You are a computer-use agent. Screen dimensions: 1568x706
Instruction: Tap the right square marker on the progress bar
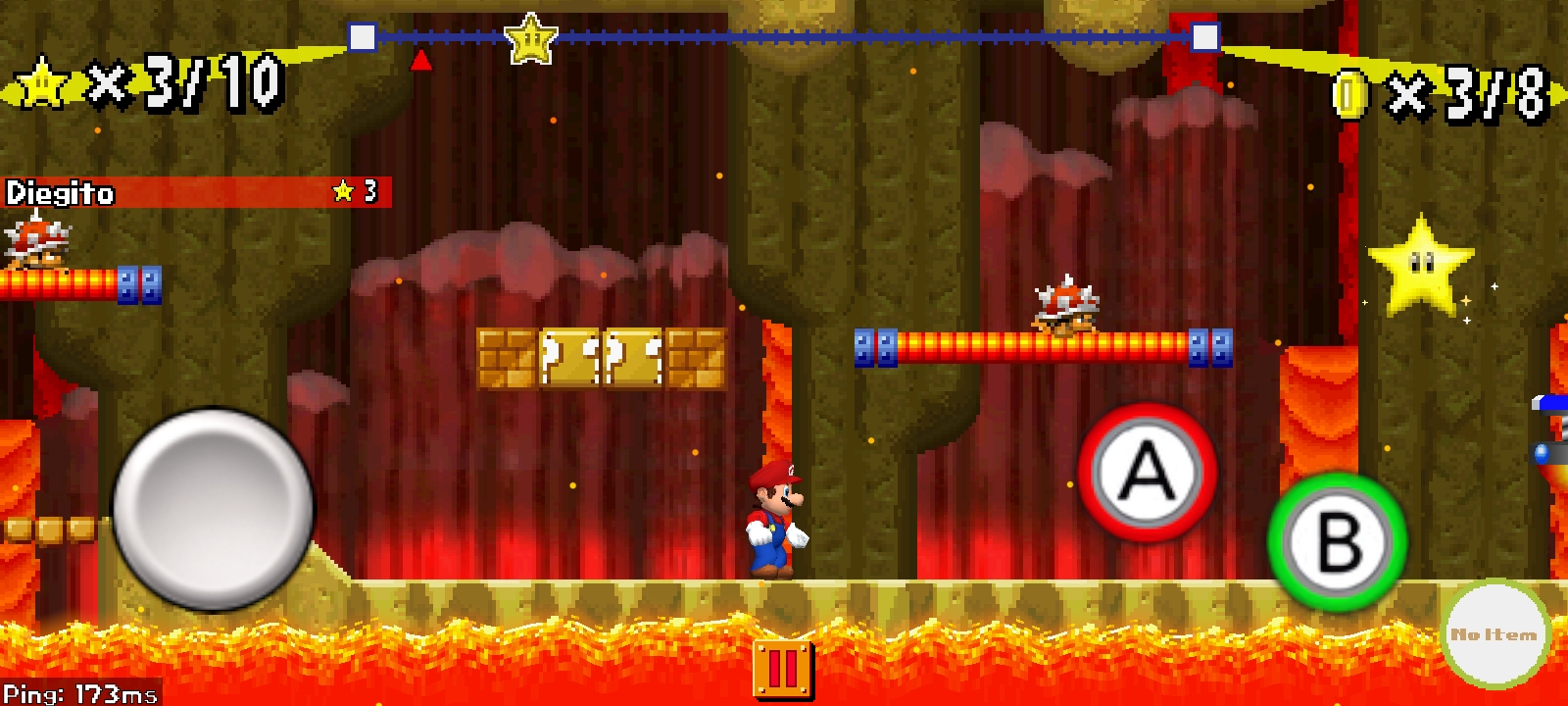(1205, 39)
